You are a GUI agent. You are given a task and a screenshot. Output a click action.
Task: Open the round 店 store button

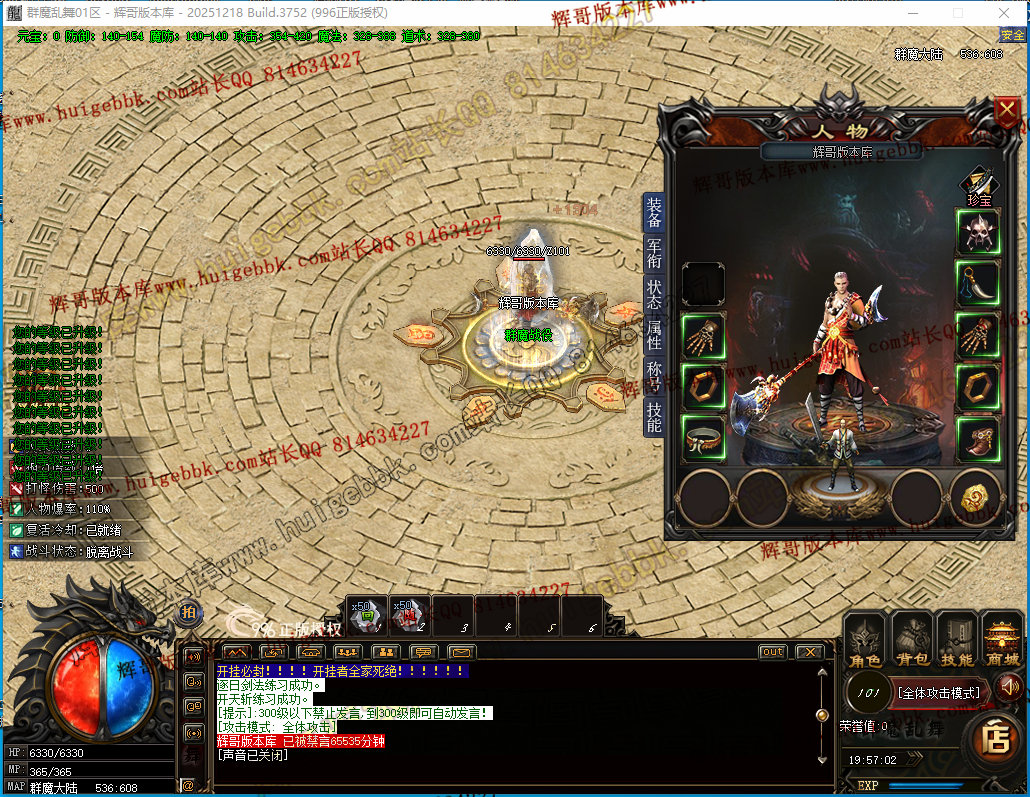[994, 741]
